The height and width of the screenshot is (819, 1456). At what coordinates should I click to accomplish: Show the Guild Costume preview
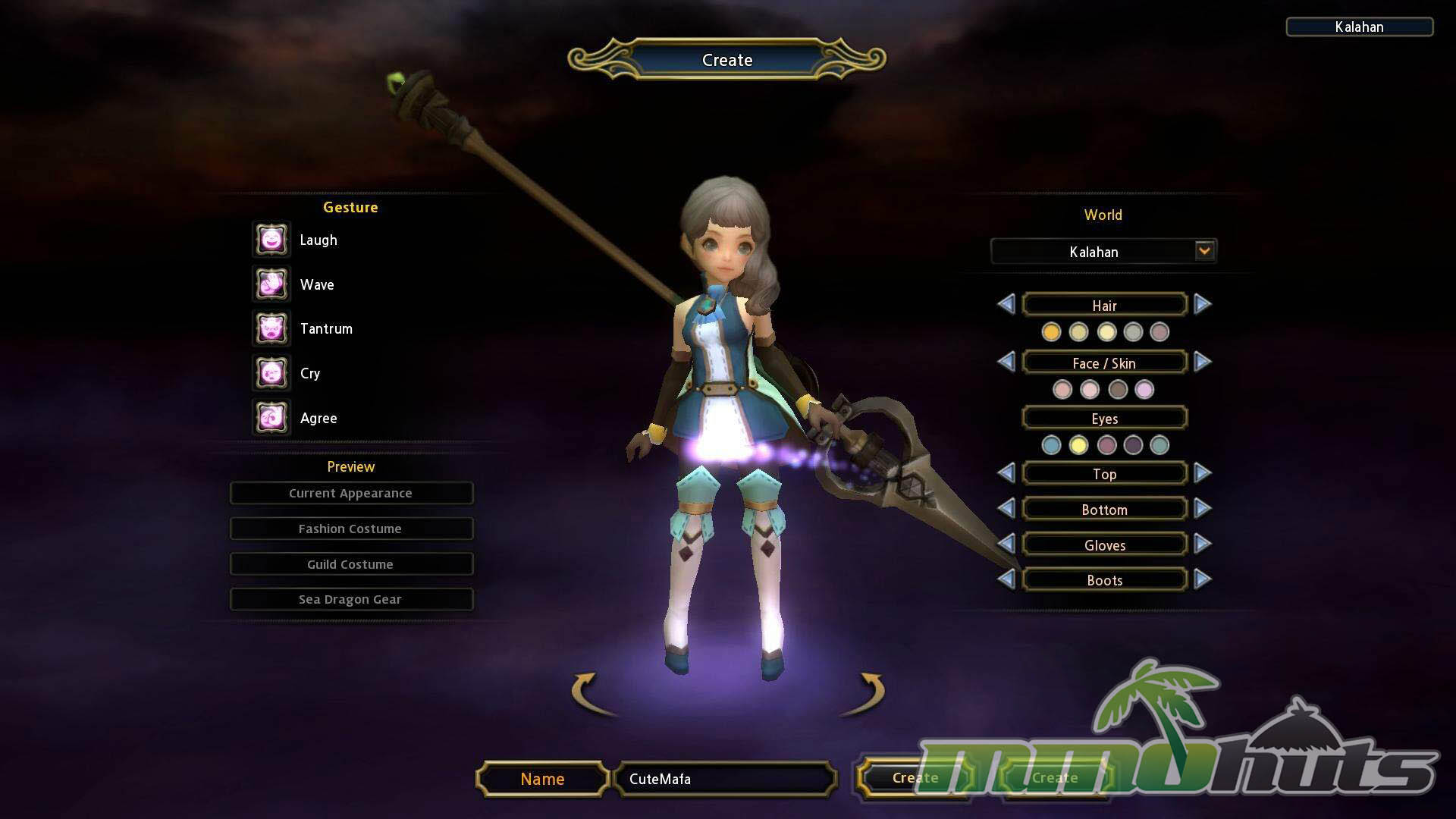pyautogui.click(x=351, y=564)
